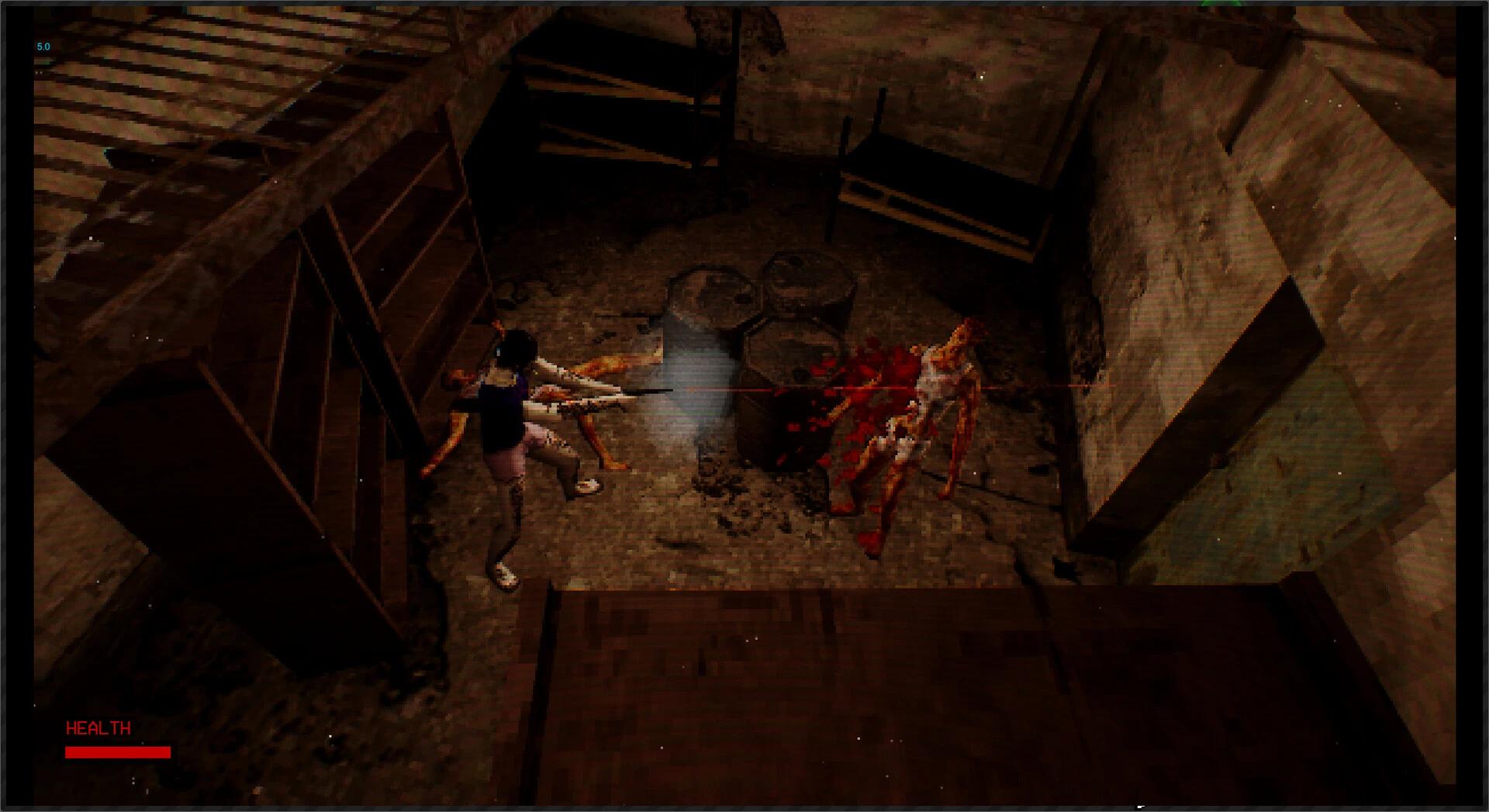The height and width of the screenshot is (812, 1489).
Task: Click the HEALTH label text
Action: (x=99, y=729)
